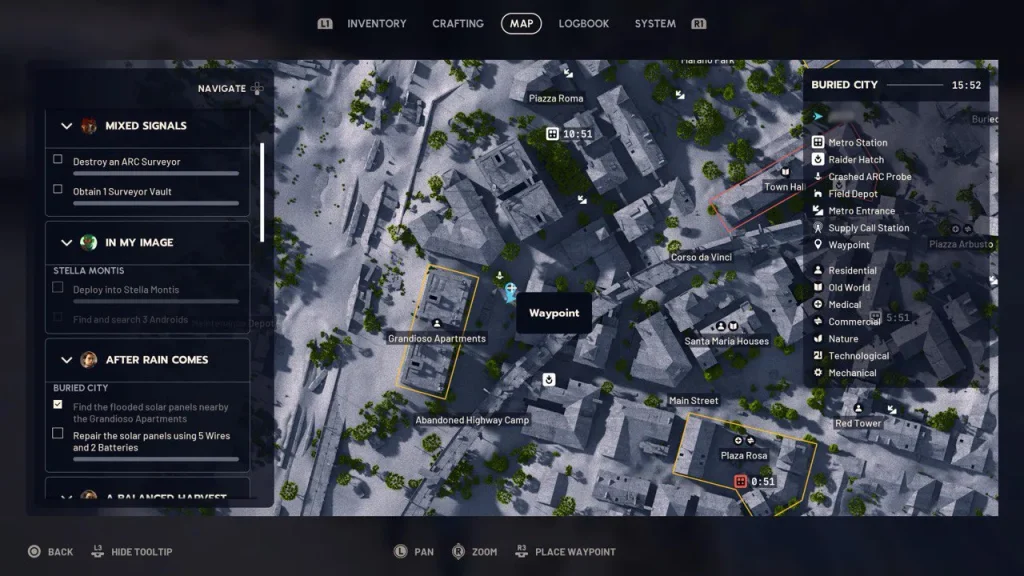This screenshot has width=1024, height=576.
Task: Switch to the Inventory tab
Action: 376,24
